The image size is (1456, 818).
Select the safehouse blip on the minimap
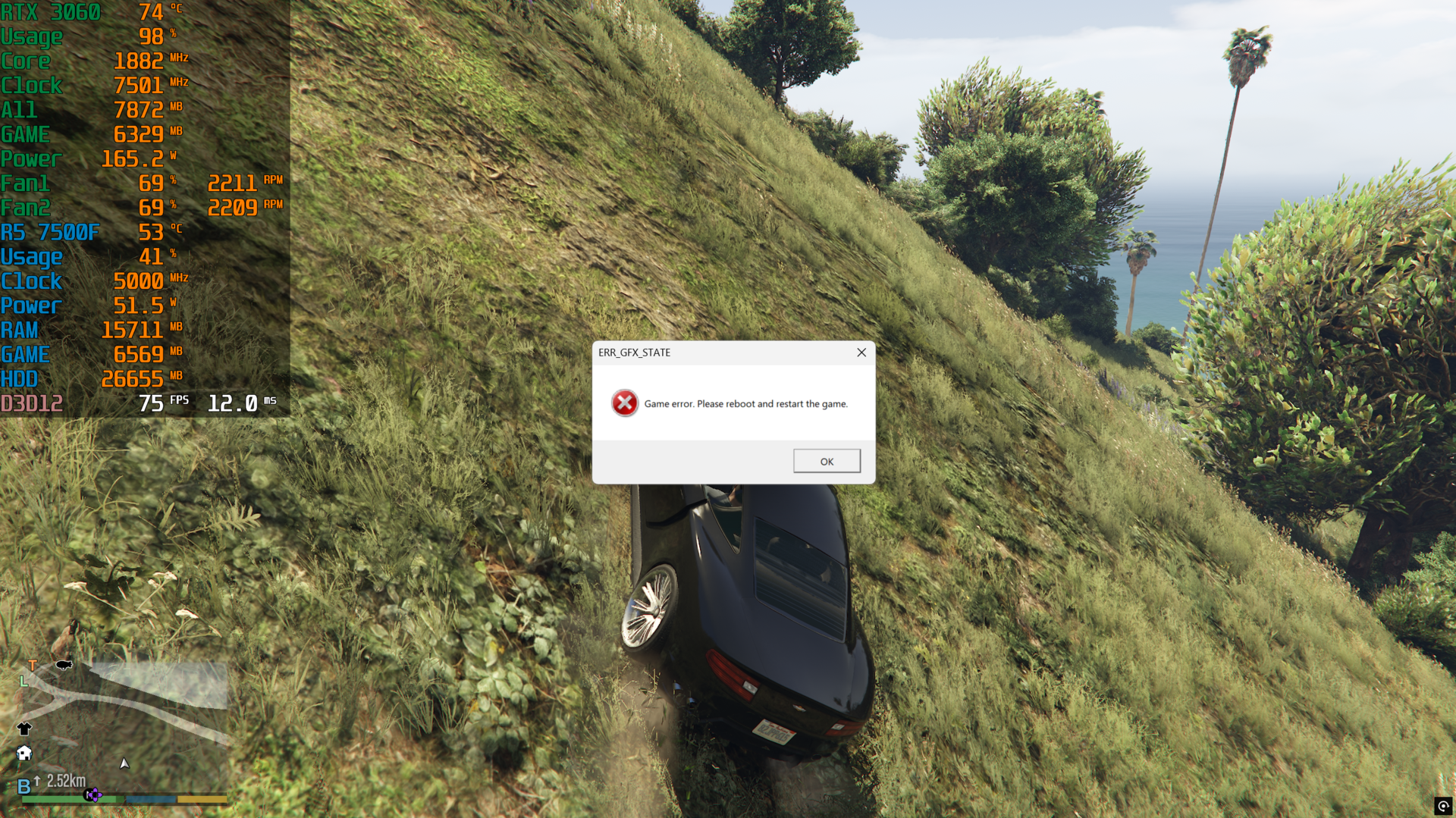tap(24, 753)
